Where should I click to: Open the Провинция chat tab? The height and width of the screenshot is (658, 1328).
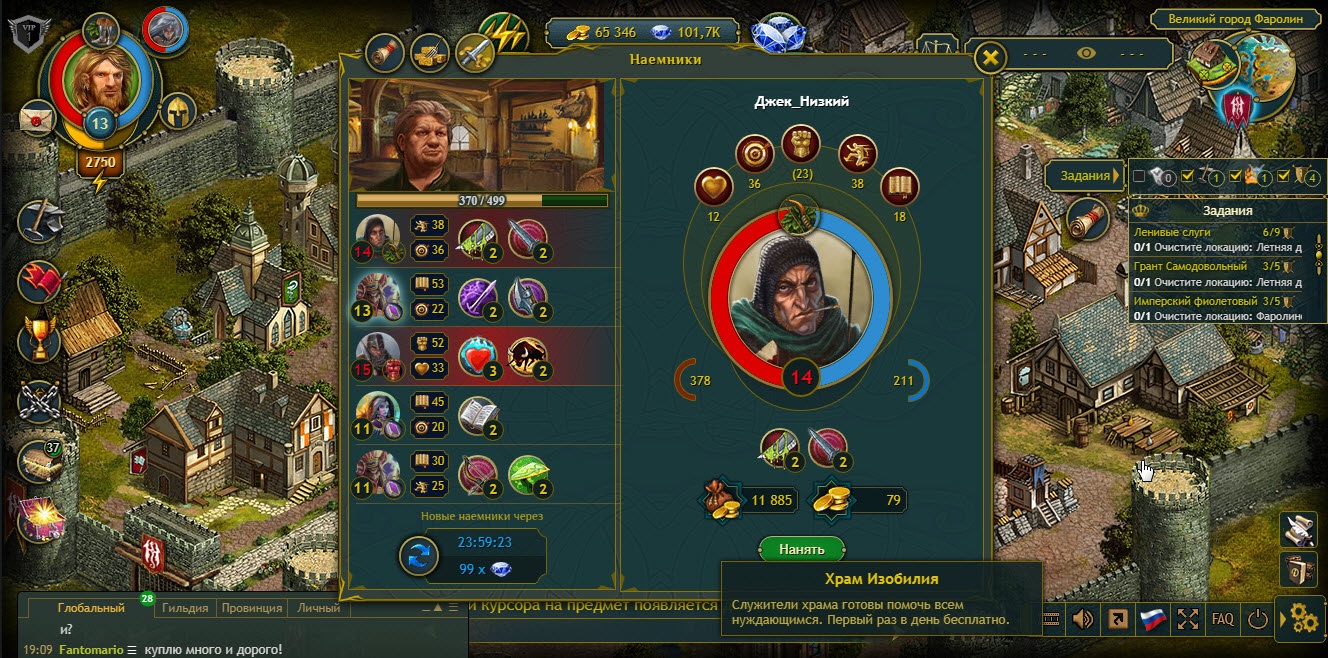tap(250, 607)
